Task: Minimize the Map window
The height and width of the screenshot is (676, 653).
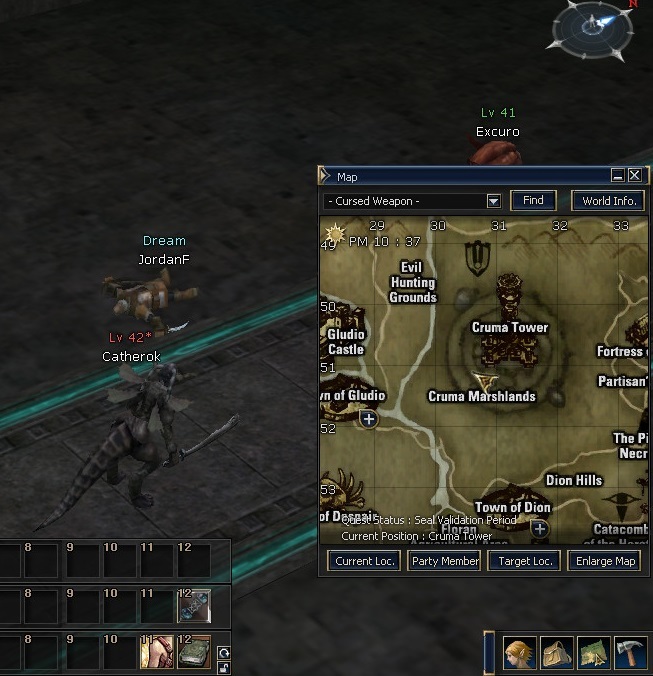Action: tap(618, 175)
